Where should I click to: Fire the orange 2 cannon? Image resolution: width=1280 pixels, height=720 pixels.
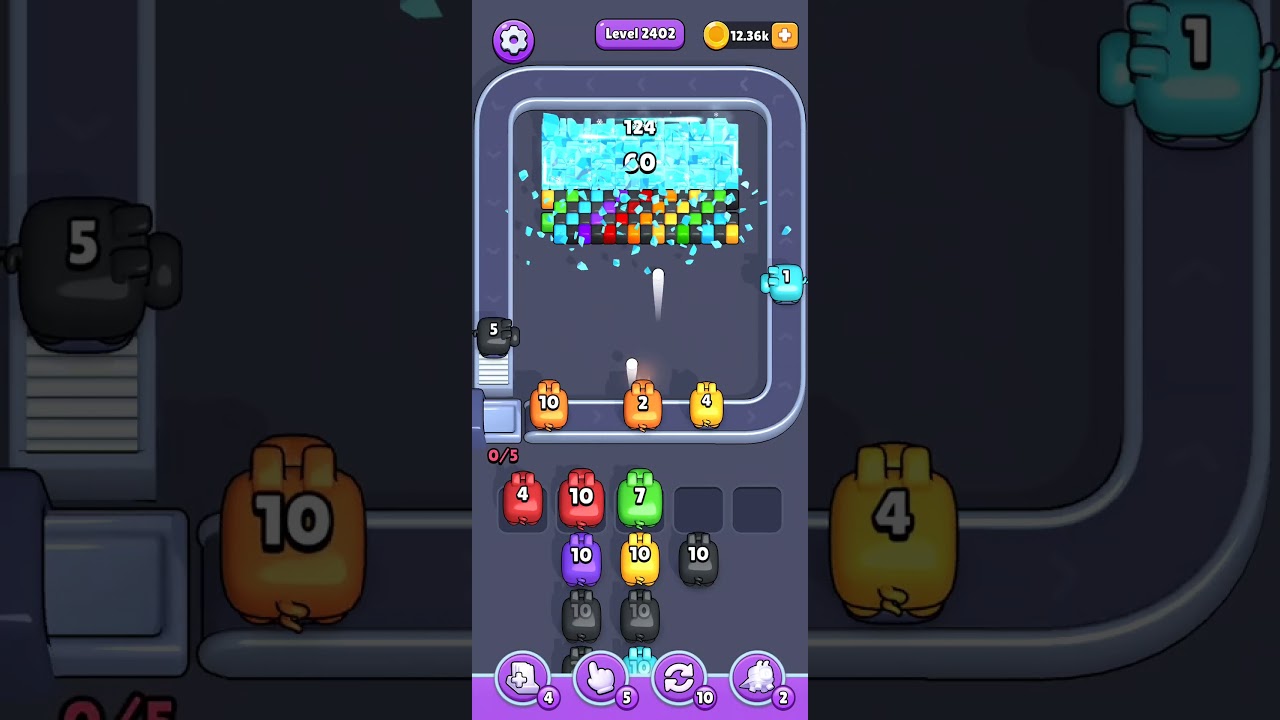[643, 403]
